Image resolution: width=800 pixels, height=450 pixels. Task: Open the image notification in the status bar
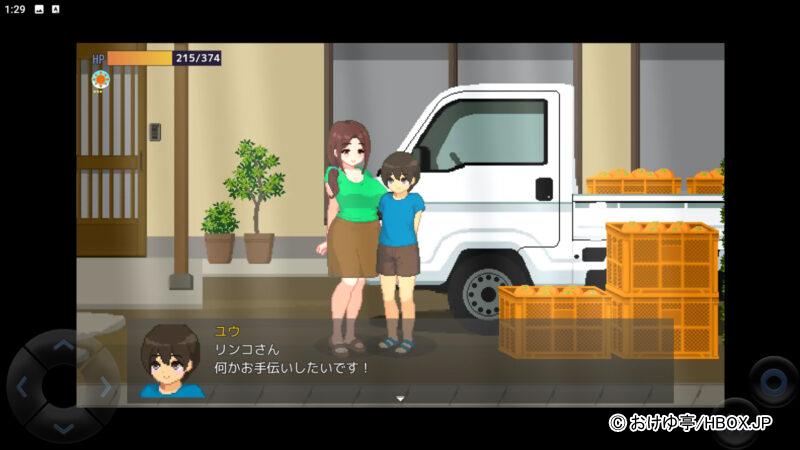coord(39,9)
